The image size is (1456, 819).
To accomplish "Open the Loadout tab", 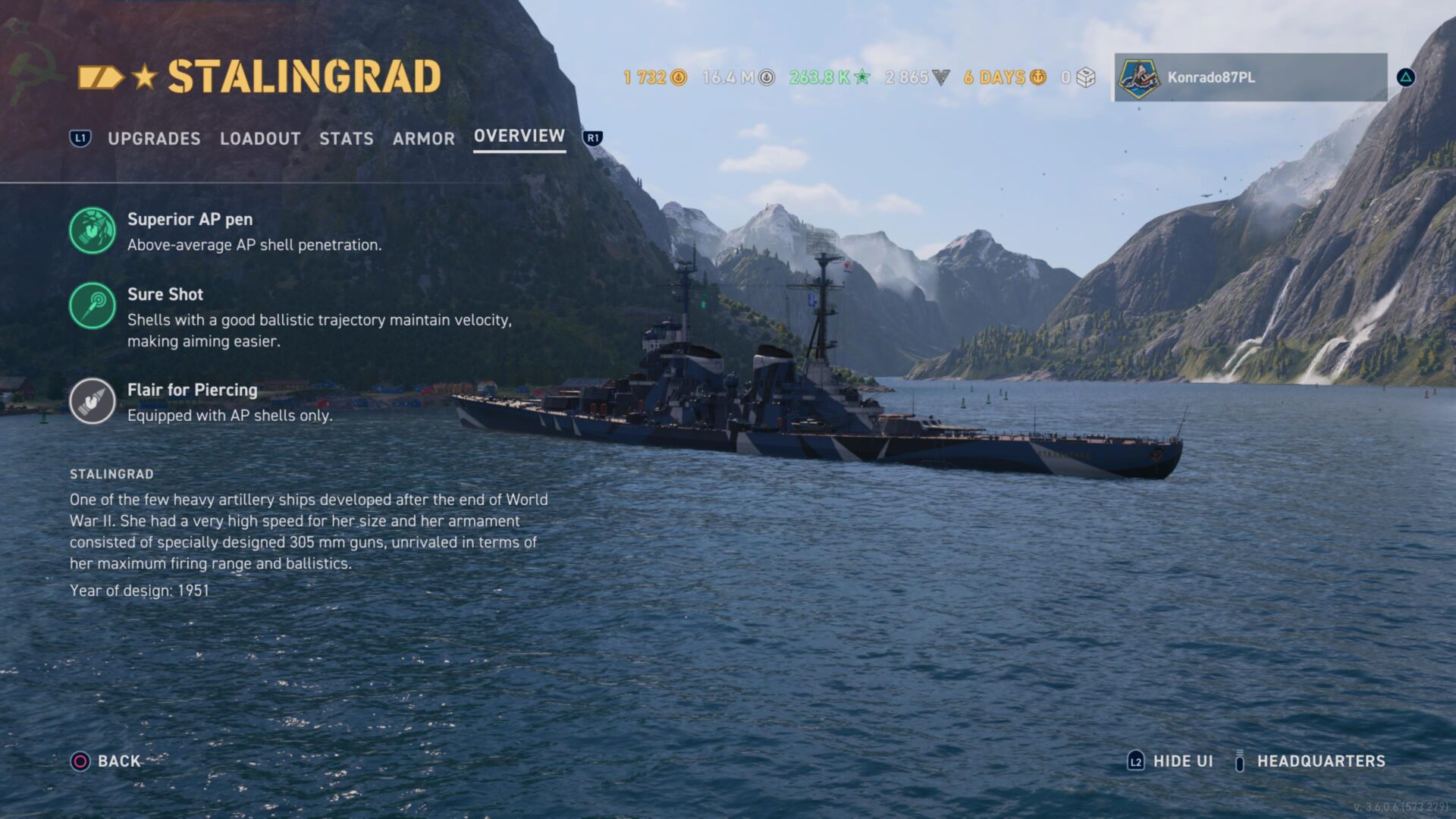I will [x=260, y=139].
